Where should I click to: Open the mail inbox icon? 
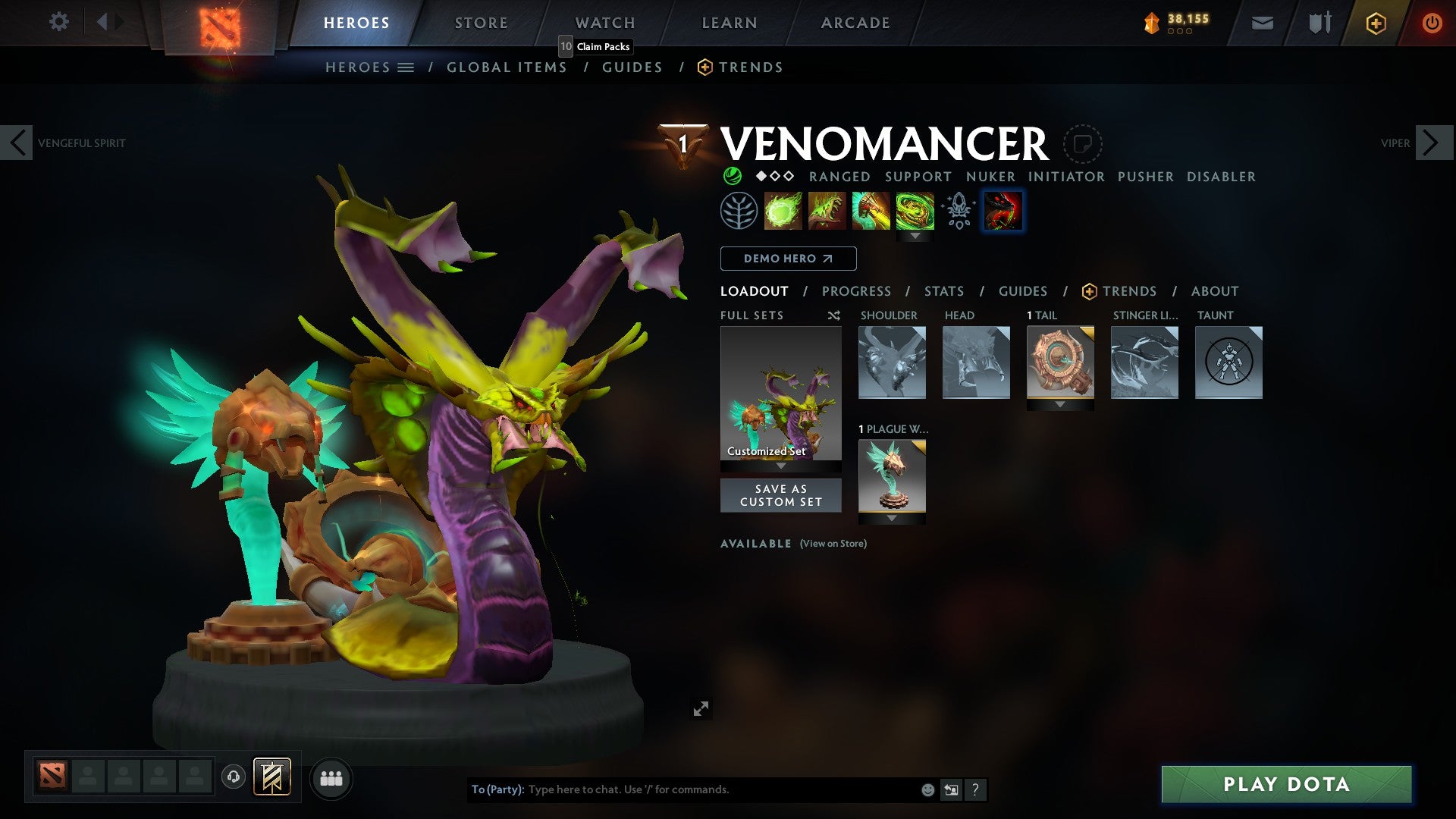[x=1262, y=23]
